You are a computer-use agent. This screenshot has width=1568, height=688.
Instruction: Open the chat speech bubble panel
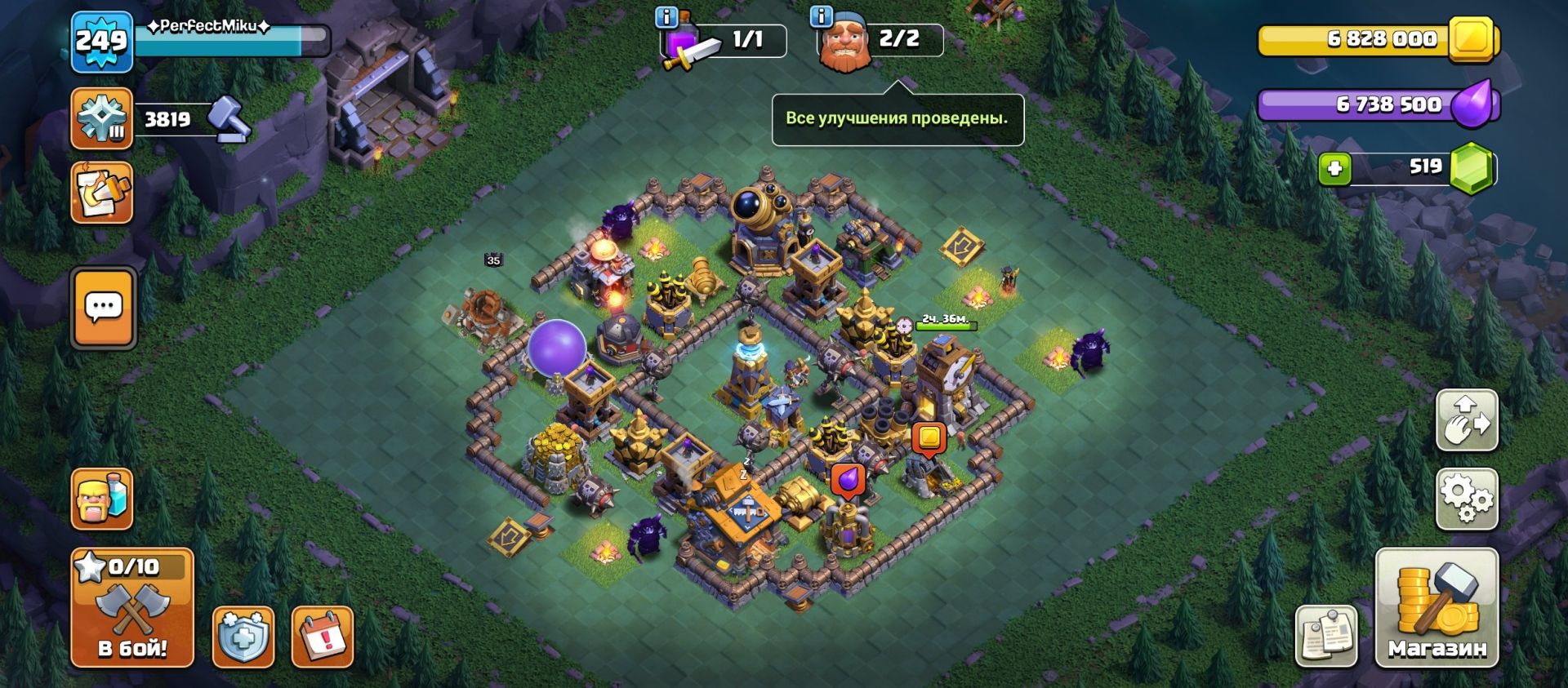103,308
